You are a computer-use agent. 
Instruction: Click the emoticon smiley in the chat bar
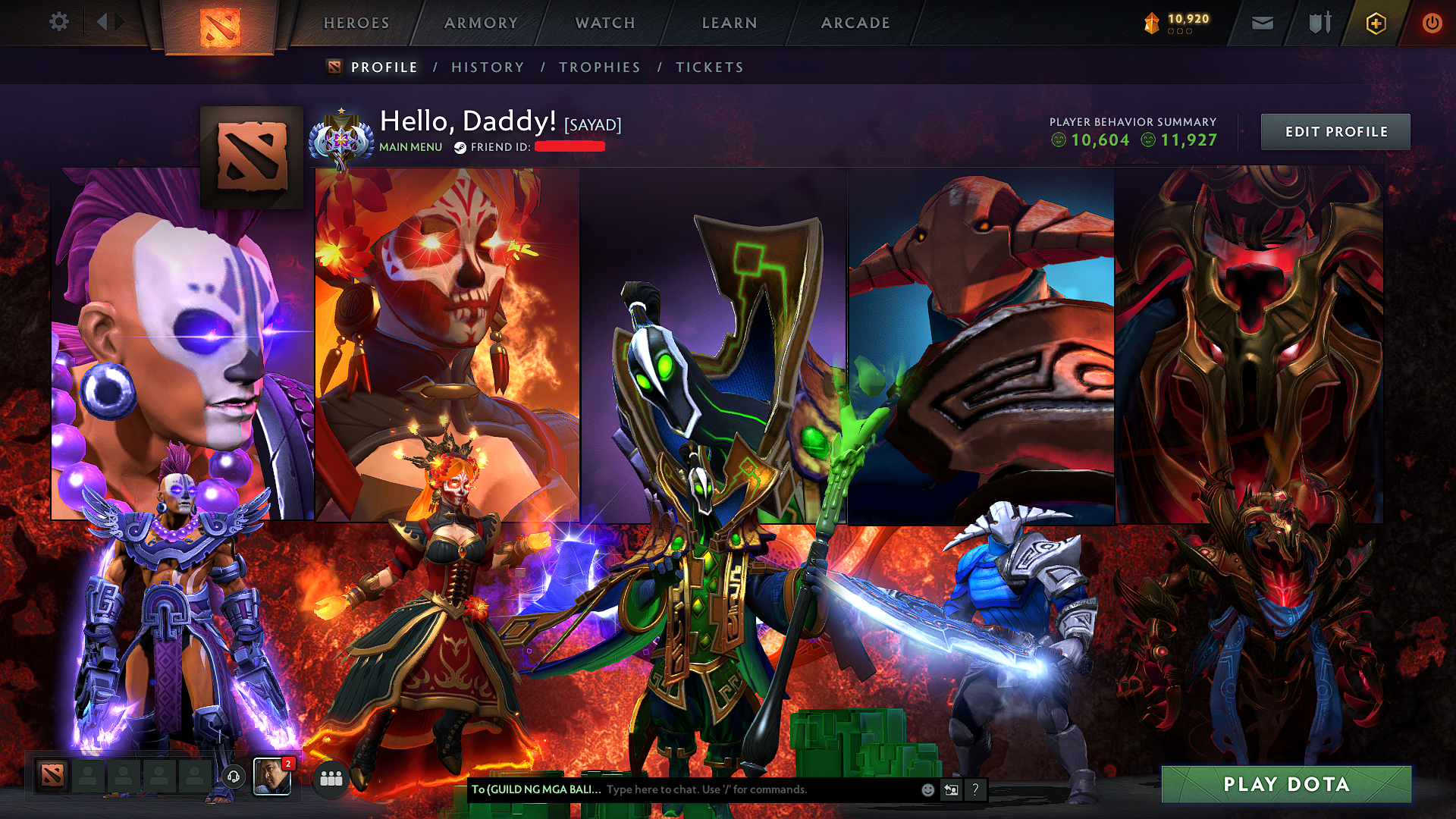(927, 789)
